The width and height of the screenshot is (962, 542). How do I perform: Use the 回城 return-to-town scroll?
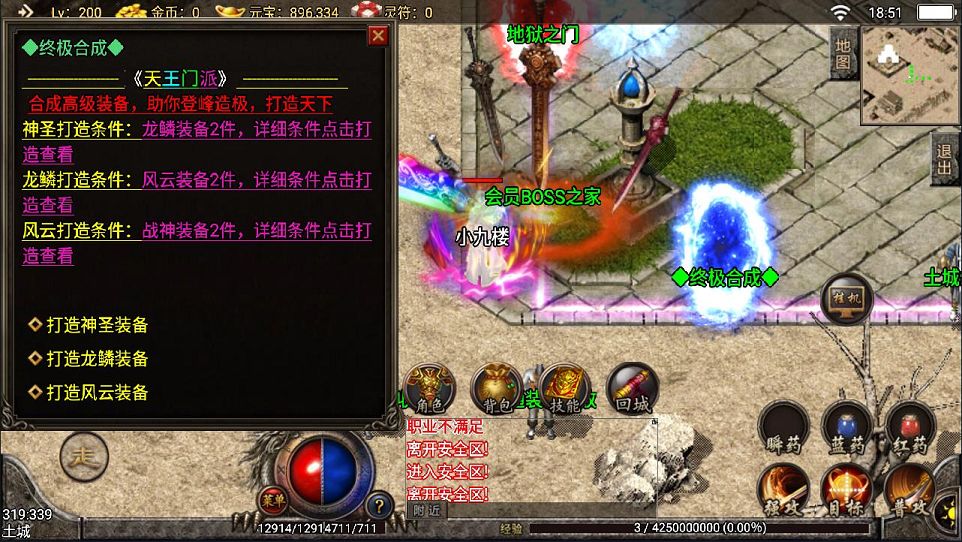(x=632, y=389)
